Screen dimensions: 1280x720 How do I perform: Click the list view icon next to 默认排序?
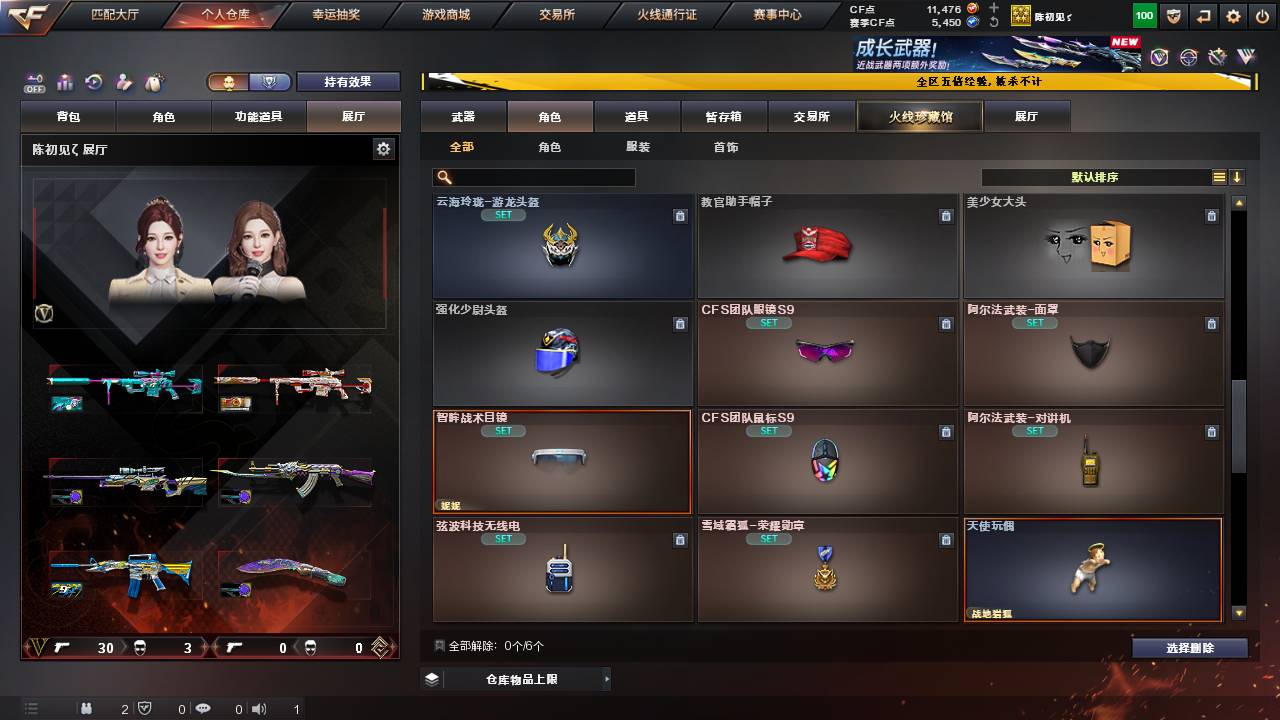coord(1218,176)
